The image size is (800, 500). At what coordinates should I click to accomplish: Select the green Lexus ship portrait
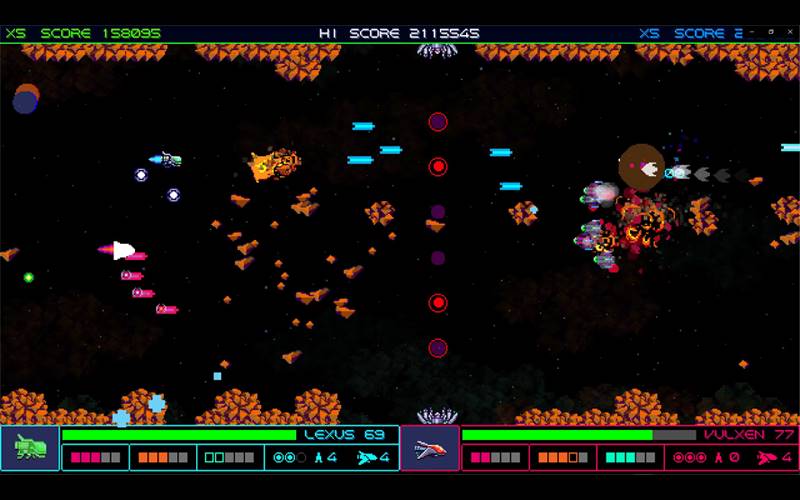click(x=30, y=448)
